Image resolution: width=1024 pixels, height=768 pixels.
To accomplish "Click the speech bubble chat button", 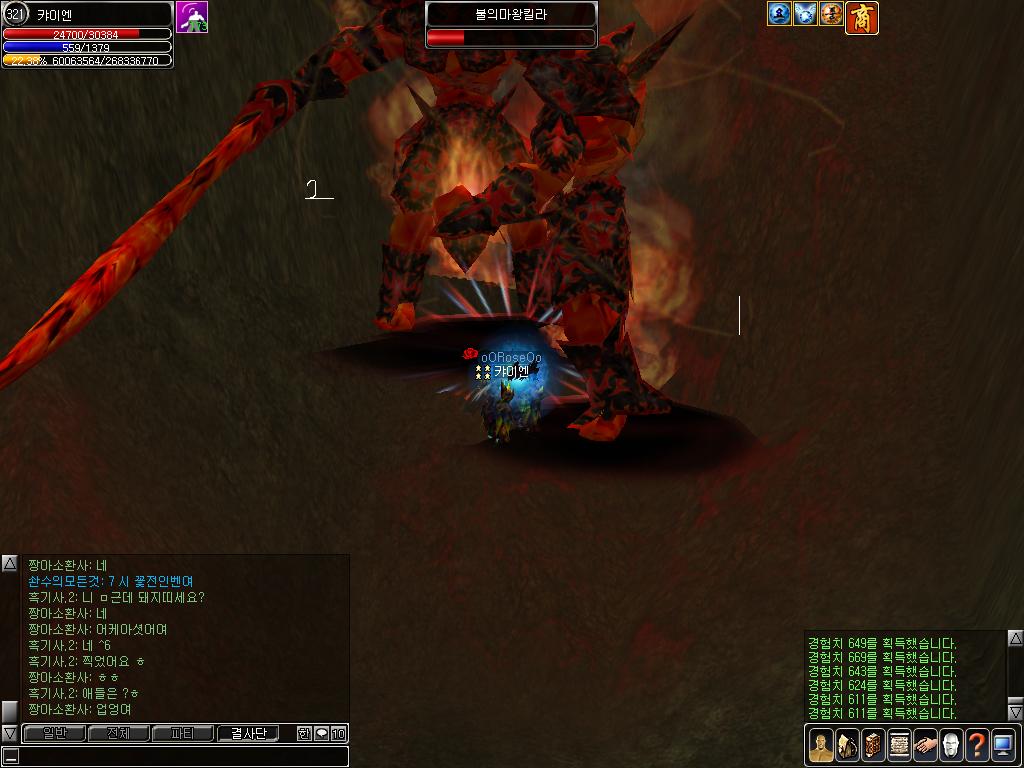I will (321, 734).
